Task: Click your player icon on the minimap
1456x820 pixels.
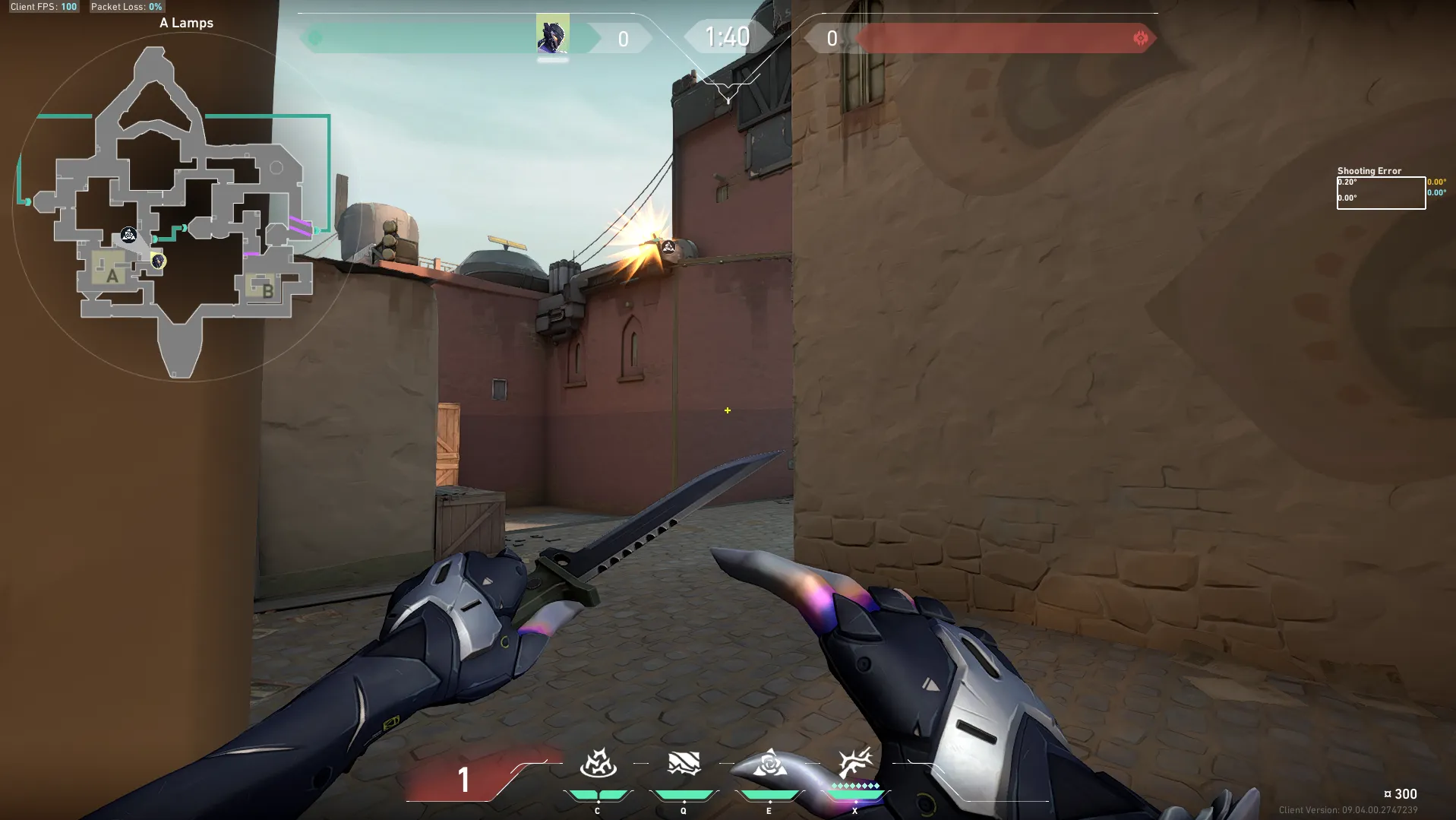Action: [x=158, y=261]
